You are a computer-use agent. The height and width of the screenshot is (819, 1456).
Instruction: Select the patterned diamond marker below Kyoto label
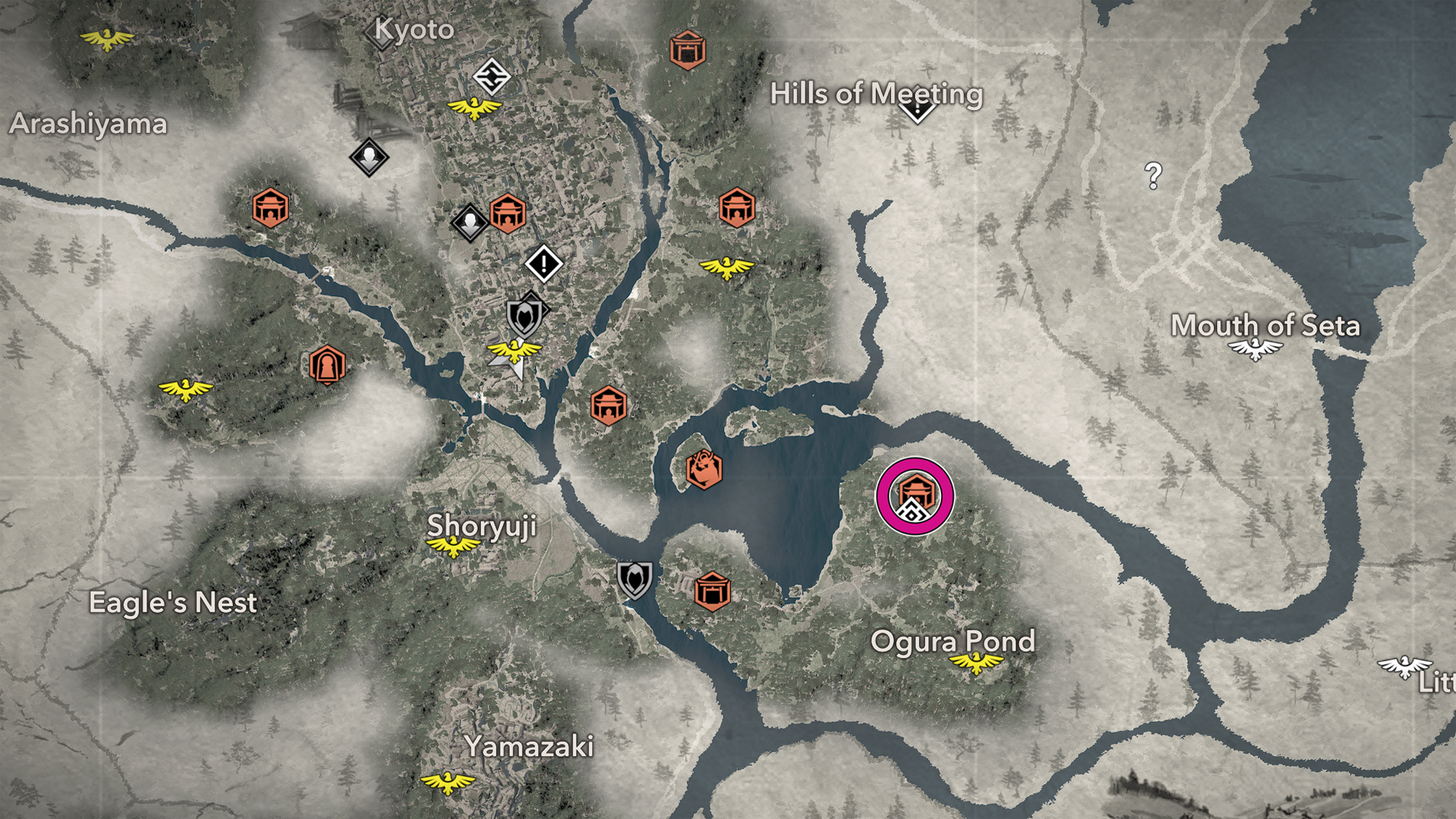[491, 77]
